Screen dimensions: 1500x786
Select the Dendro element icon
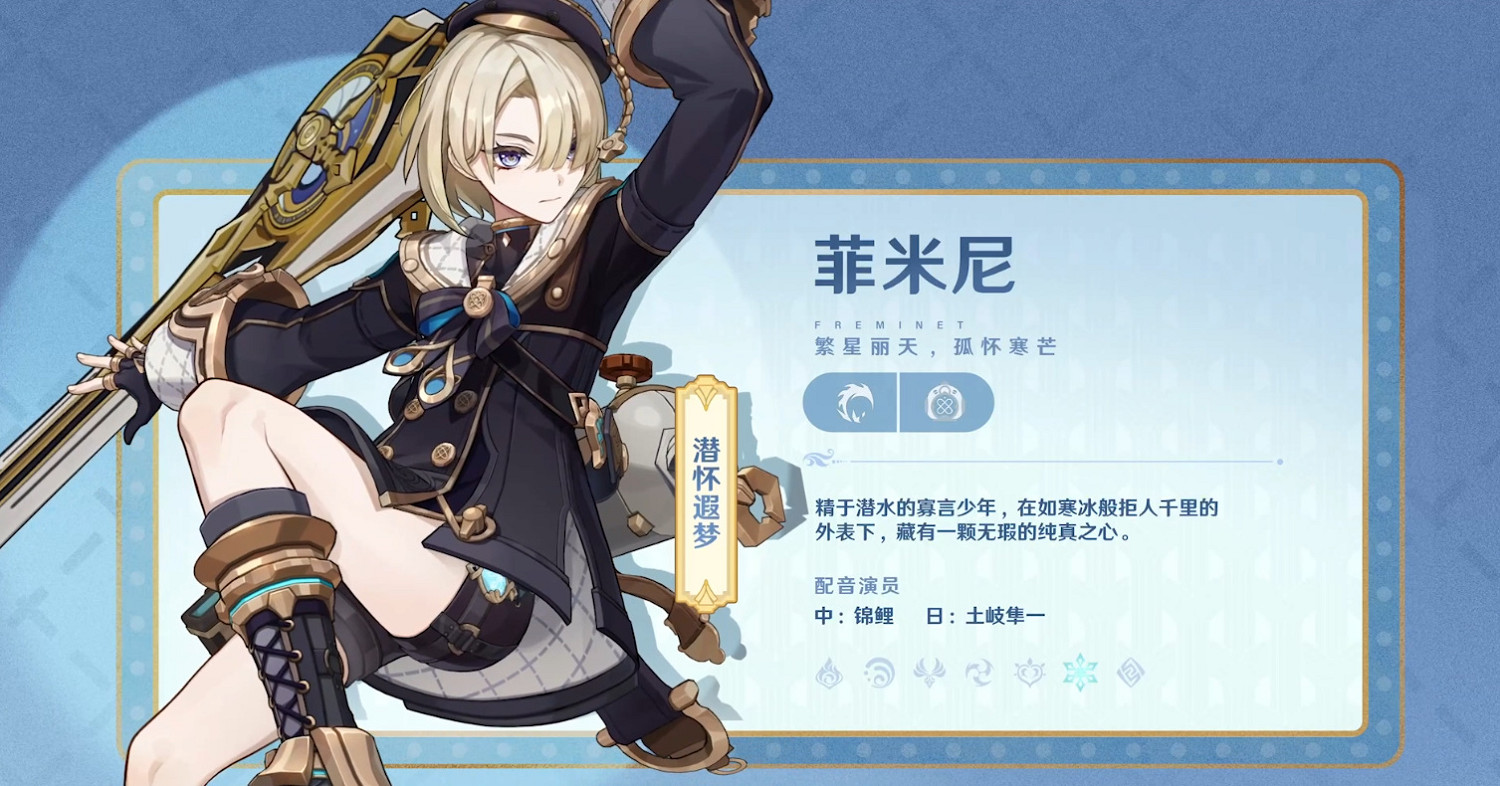[1029, 672]
